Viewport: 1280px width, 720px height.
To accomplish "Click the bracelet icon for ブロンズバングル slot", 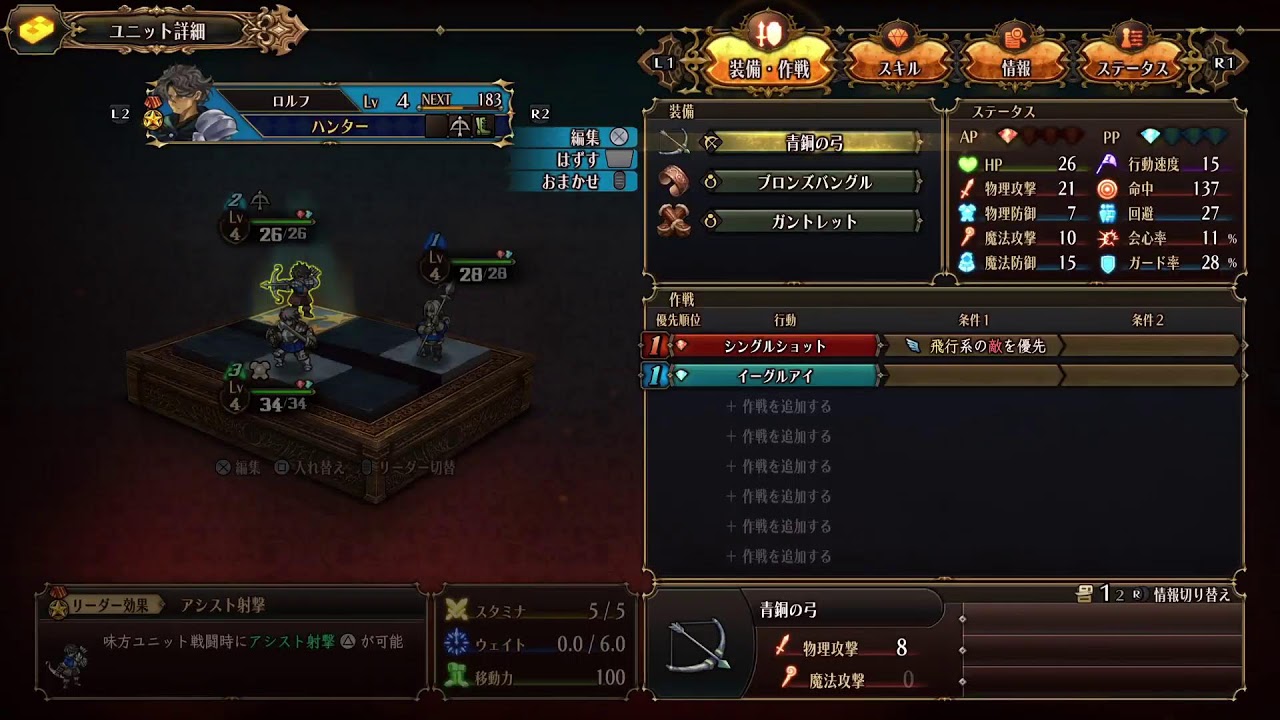I will 673,183.
